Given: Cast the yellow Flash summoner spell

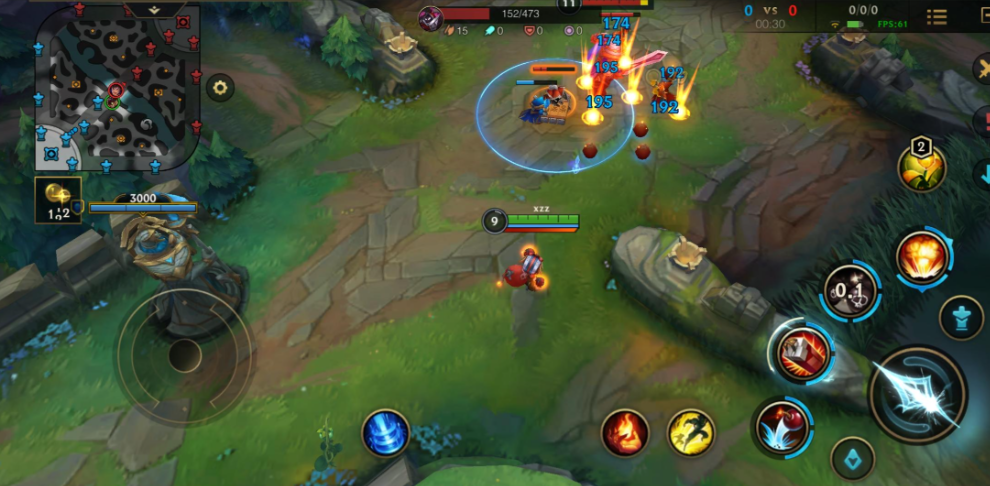Looking at the screenshot, I should pos(691,433).
